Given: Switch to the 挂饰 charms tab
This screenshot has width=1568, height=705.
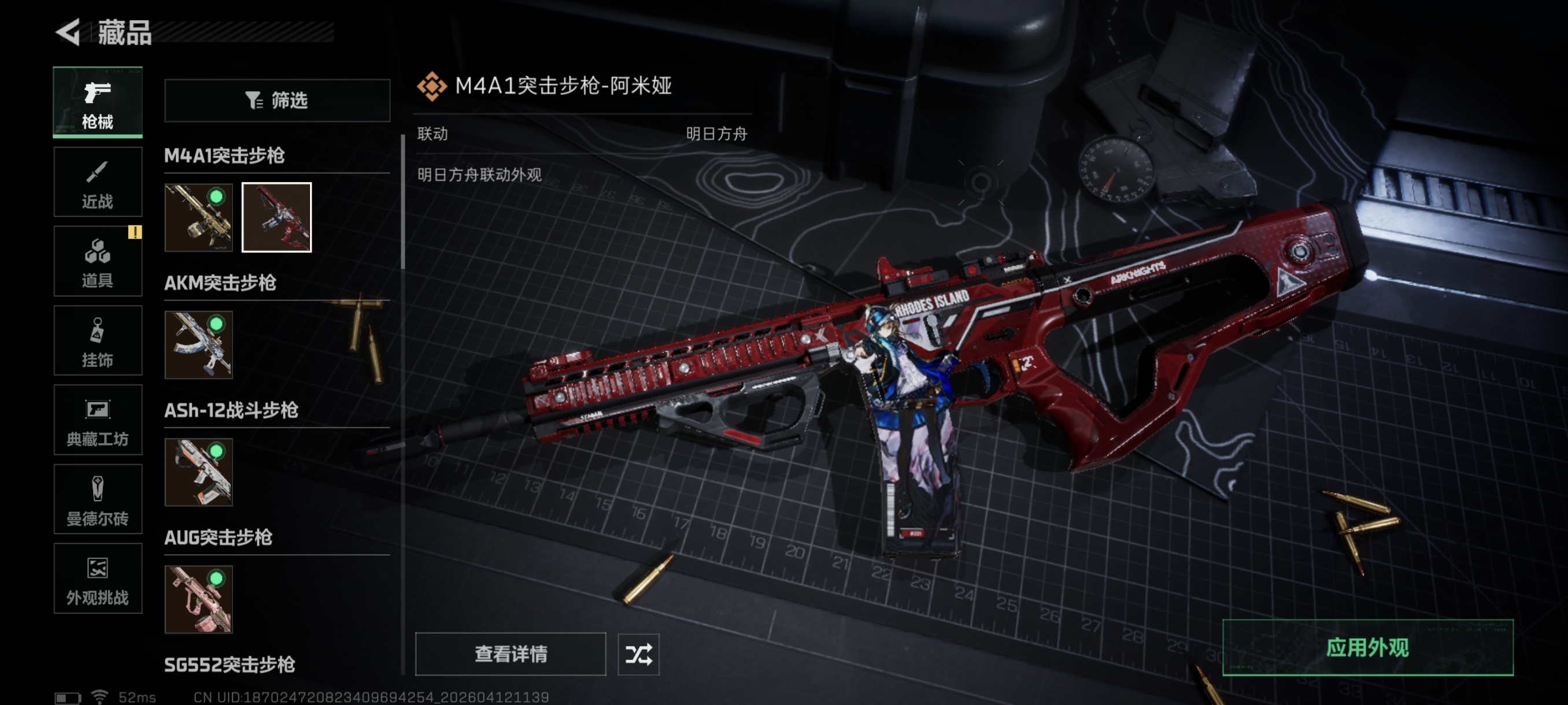Looking at the screenshot, I should 97,340.
